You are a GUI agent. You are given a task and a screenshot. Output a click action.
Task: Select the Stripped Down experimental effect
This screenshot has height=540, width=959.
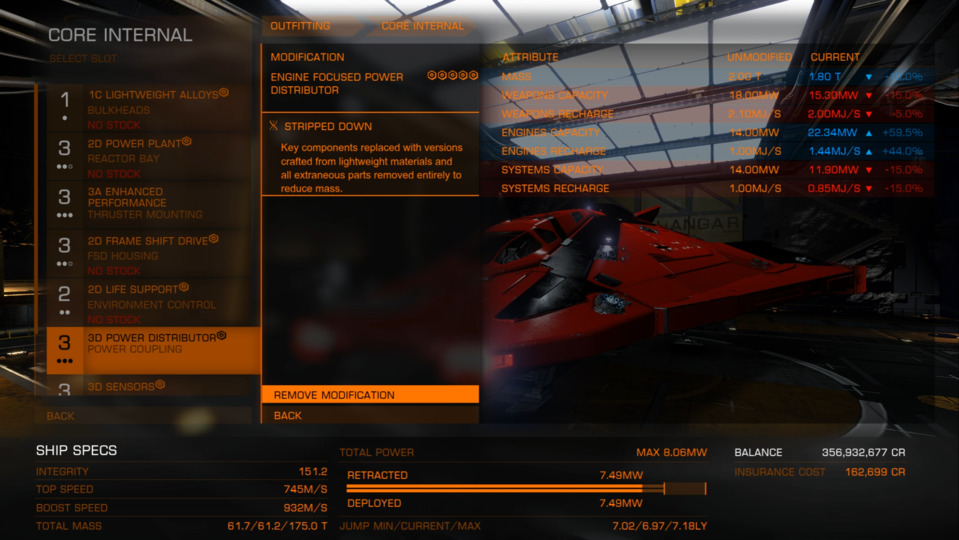[x=370, y=127]
